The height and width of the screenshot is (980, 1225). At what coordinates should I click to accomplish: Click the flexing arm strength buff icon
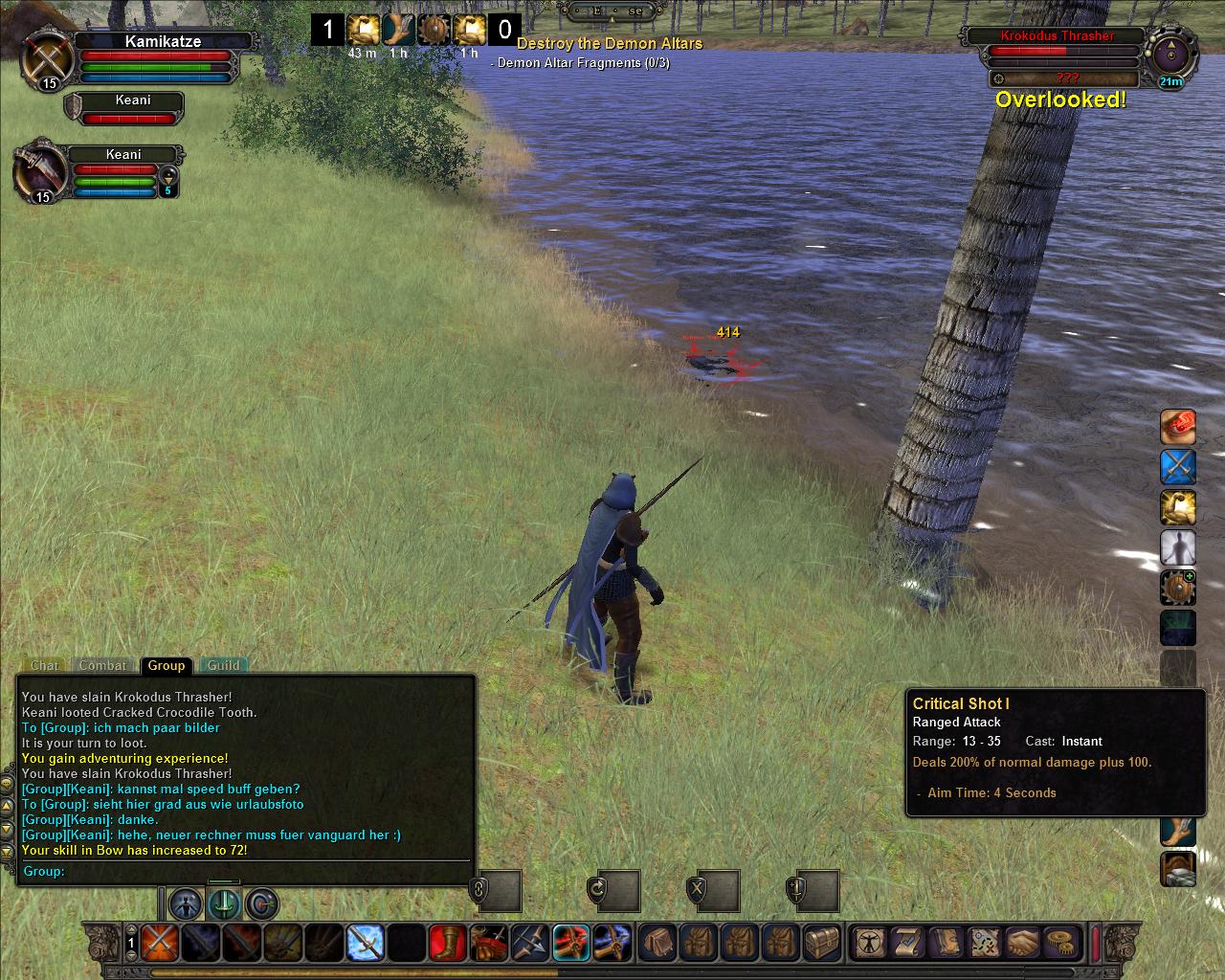pyautogui.click(x=1178, y=508)
